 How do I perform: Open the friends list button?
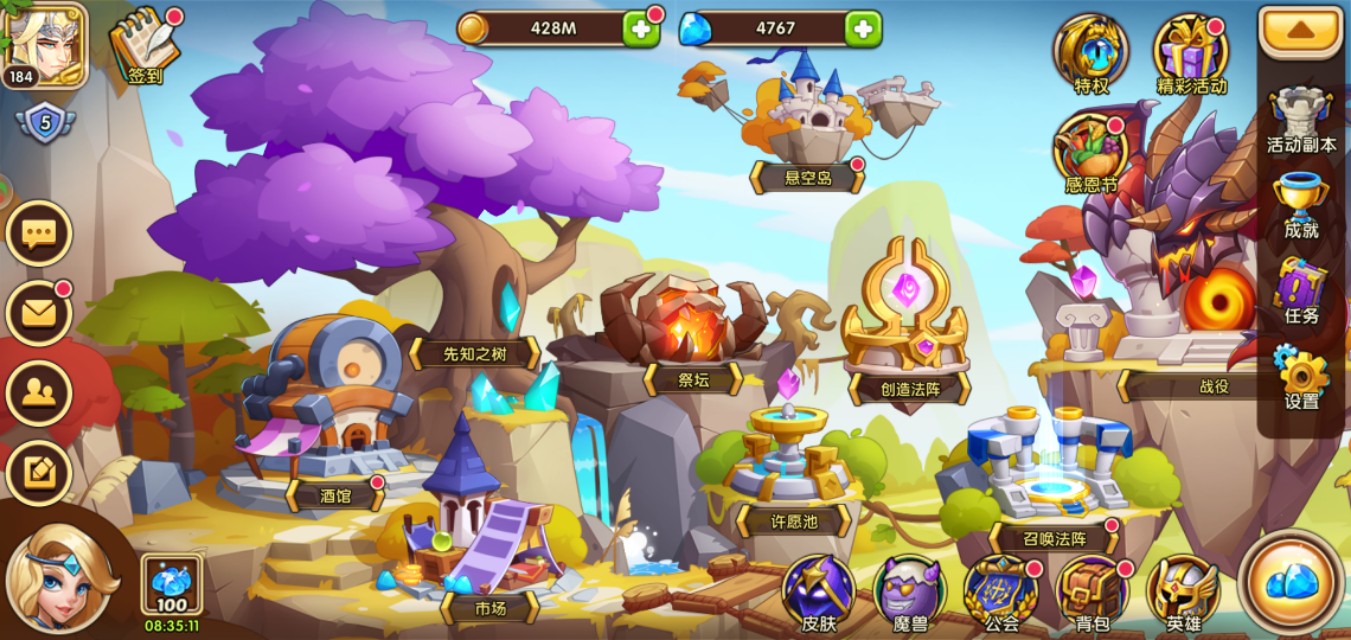[39, 393]
